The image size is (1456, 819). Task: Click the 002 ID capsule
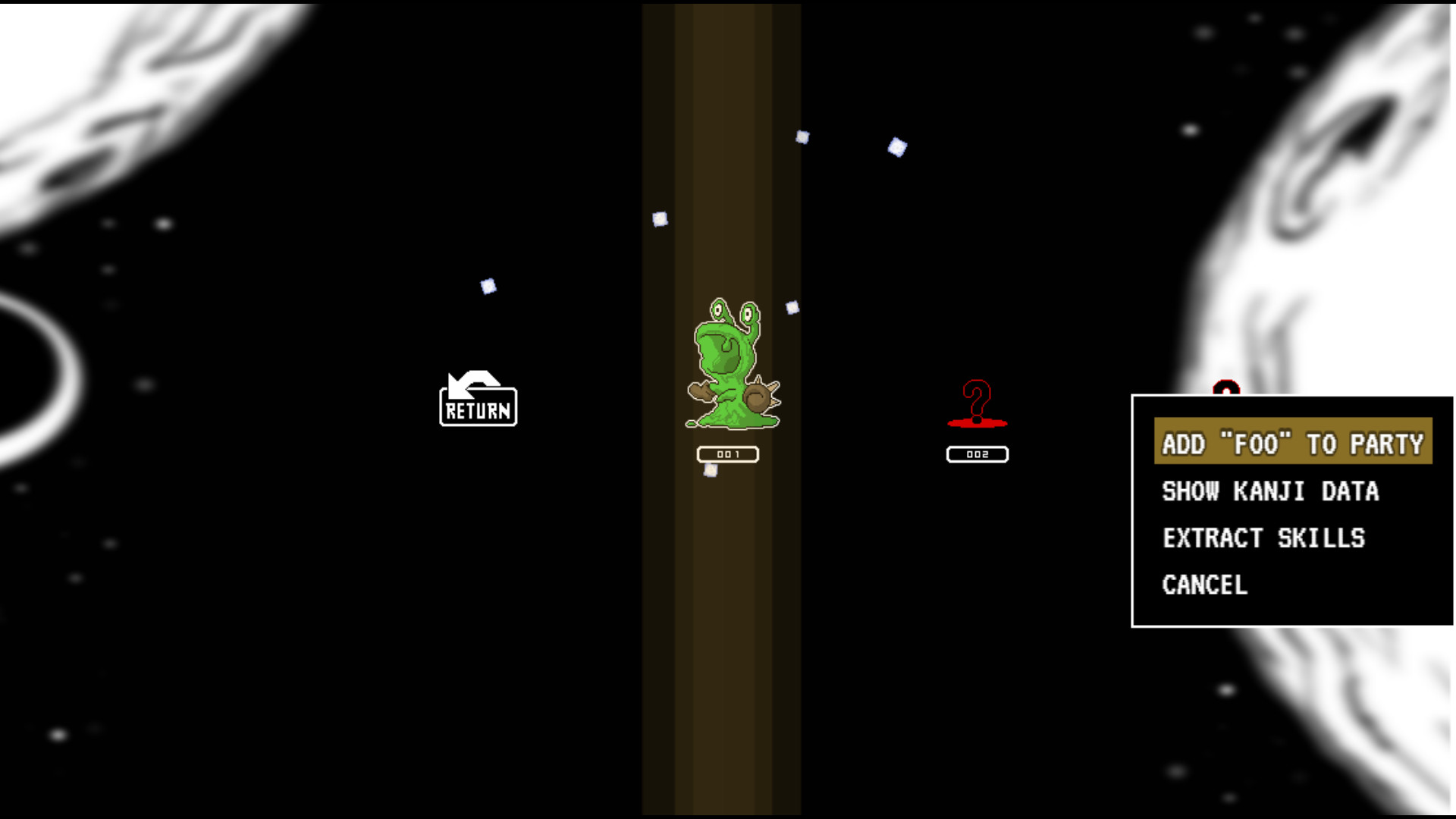point(977,454)
